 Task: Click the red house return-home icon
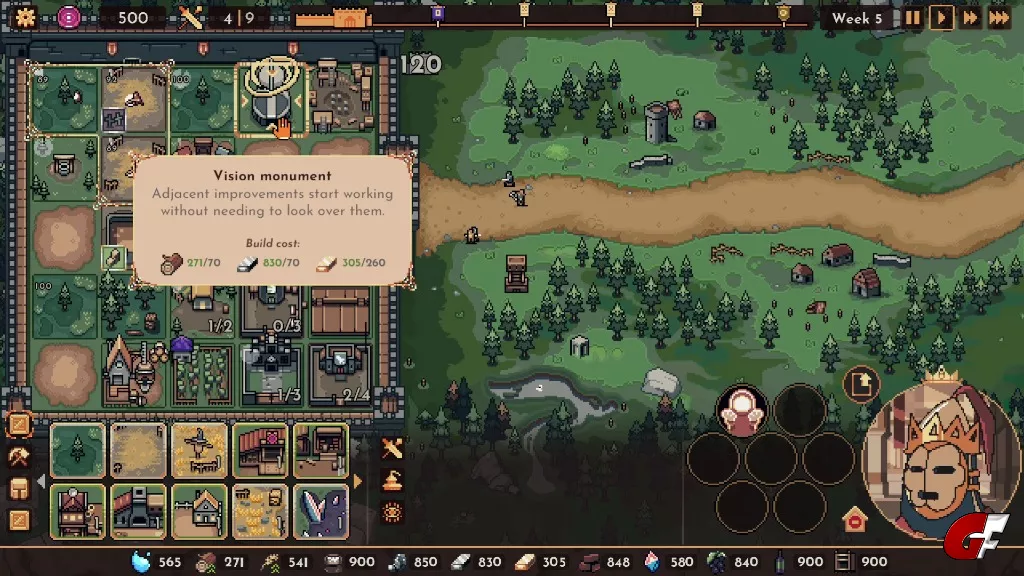[x=853, y=519]
